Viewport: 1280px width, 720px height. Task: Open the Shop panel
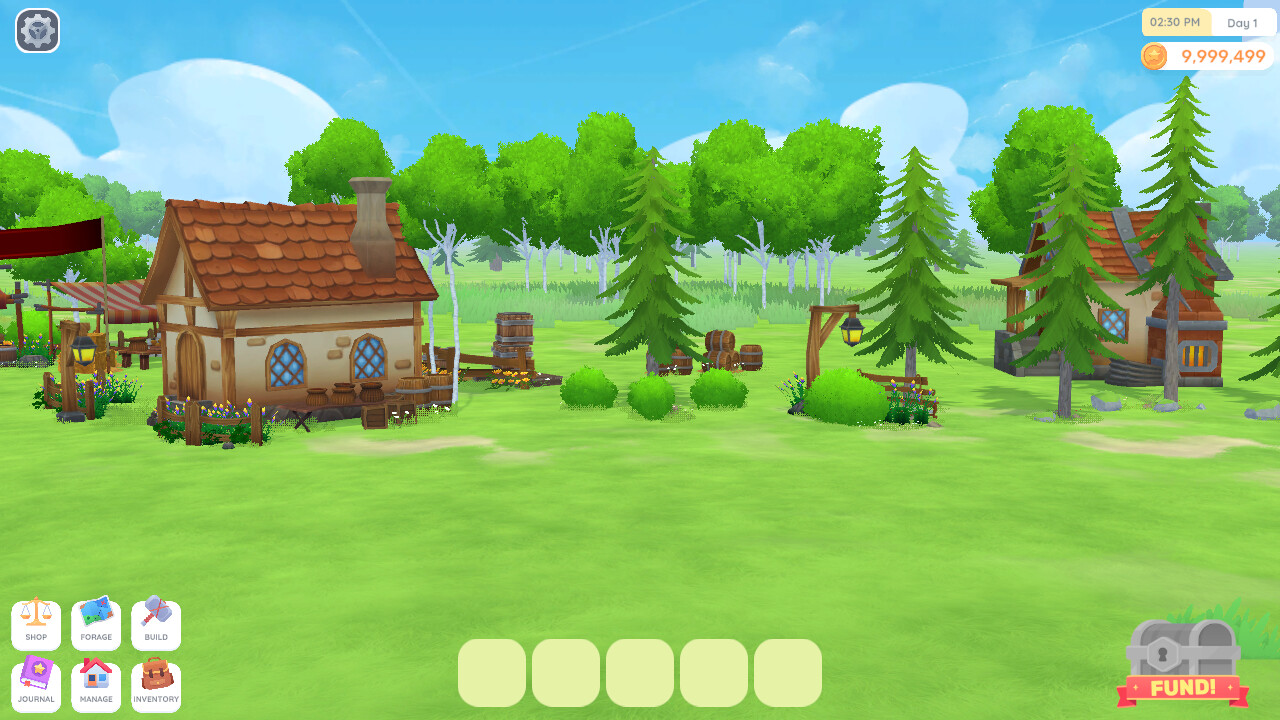pos(36,623)
